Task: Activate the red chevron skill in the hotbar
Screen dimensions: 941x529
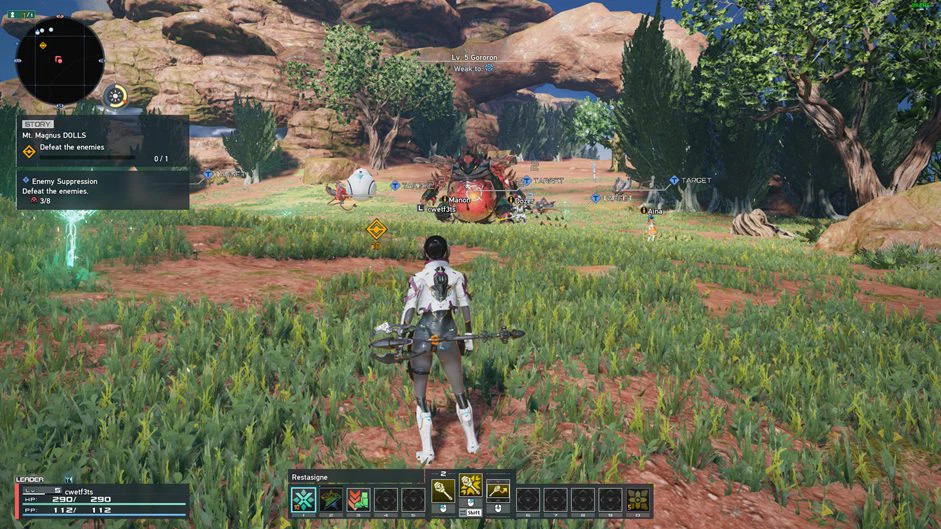Action: pyautogui.click(x=358, y=498)
